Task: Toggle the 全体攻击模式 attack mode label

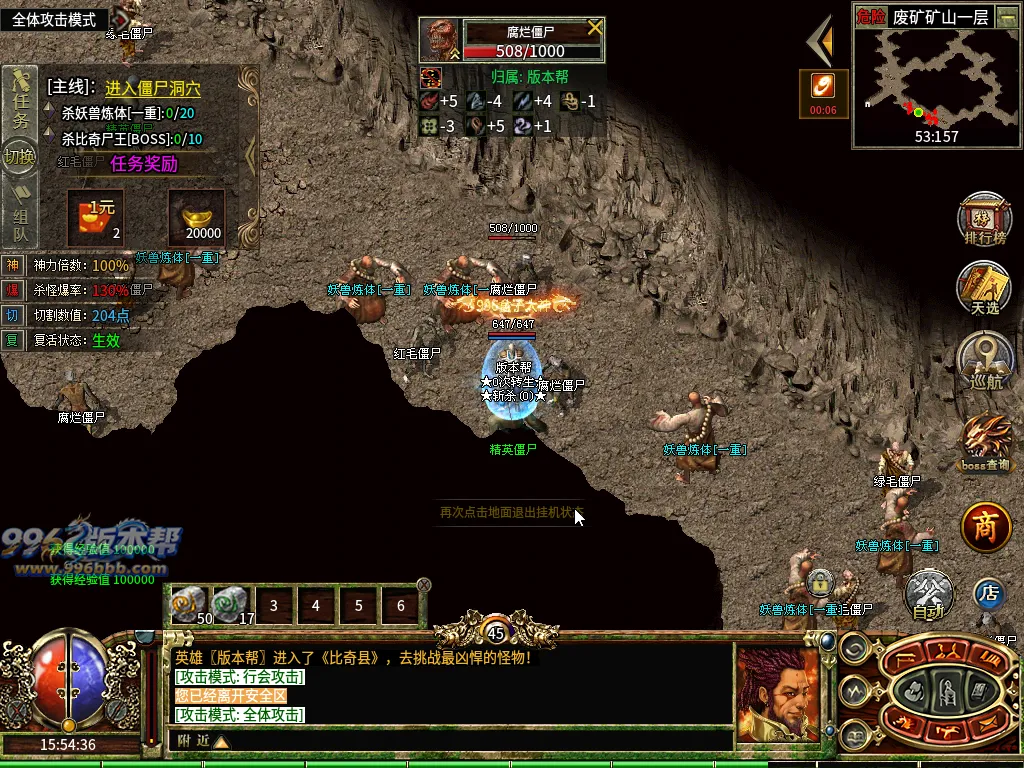Action: pyautogui.click(x=54, y=20)
